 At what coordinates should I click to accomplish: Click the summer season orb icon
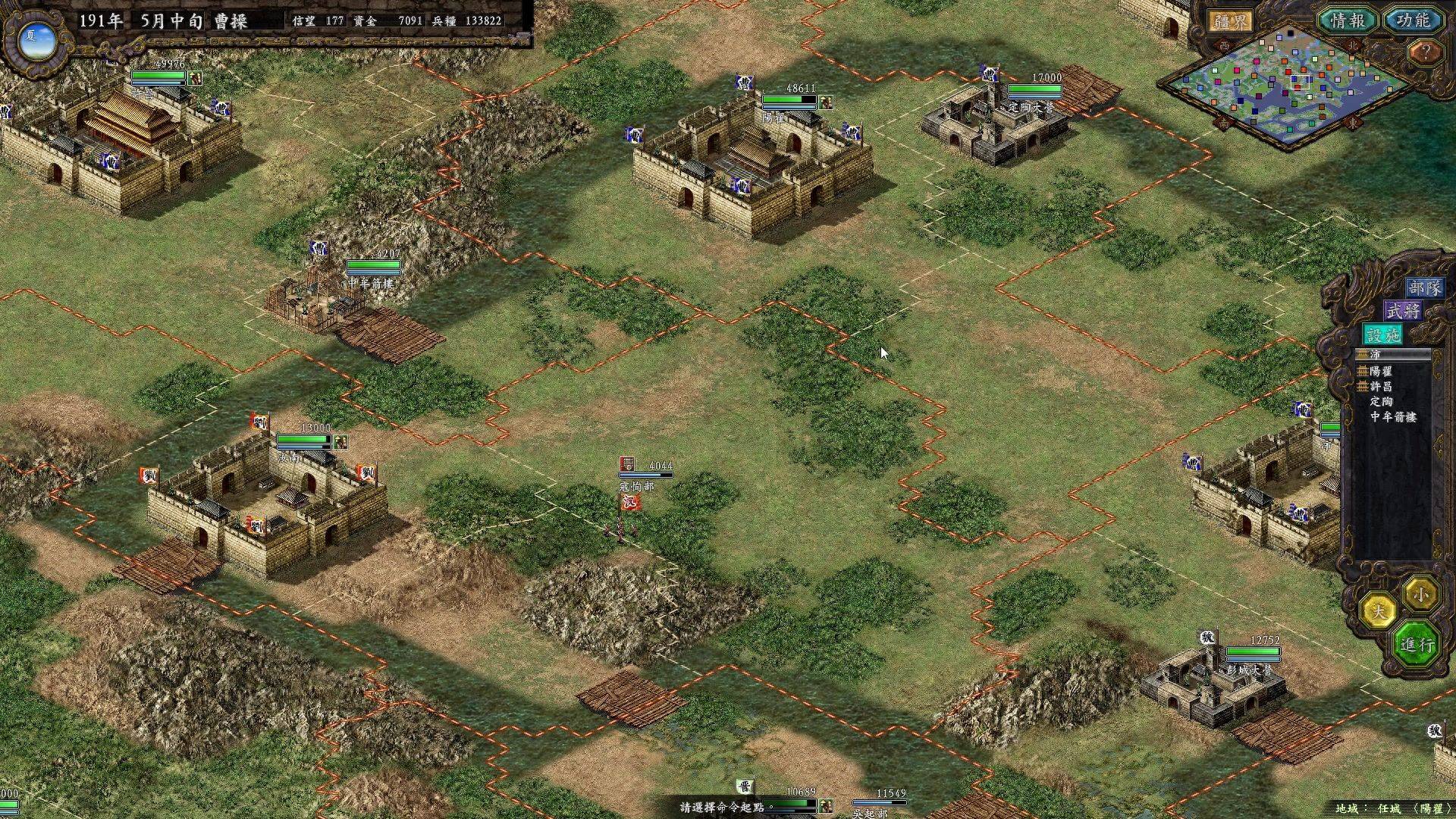36,40
